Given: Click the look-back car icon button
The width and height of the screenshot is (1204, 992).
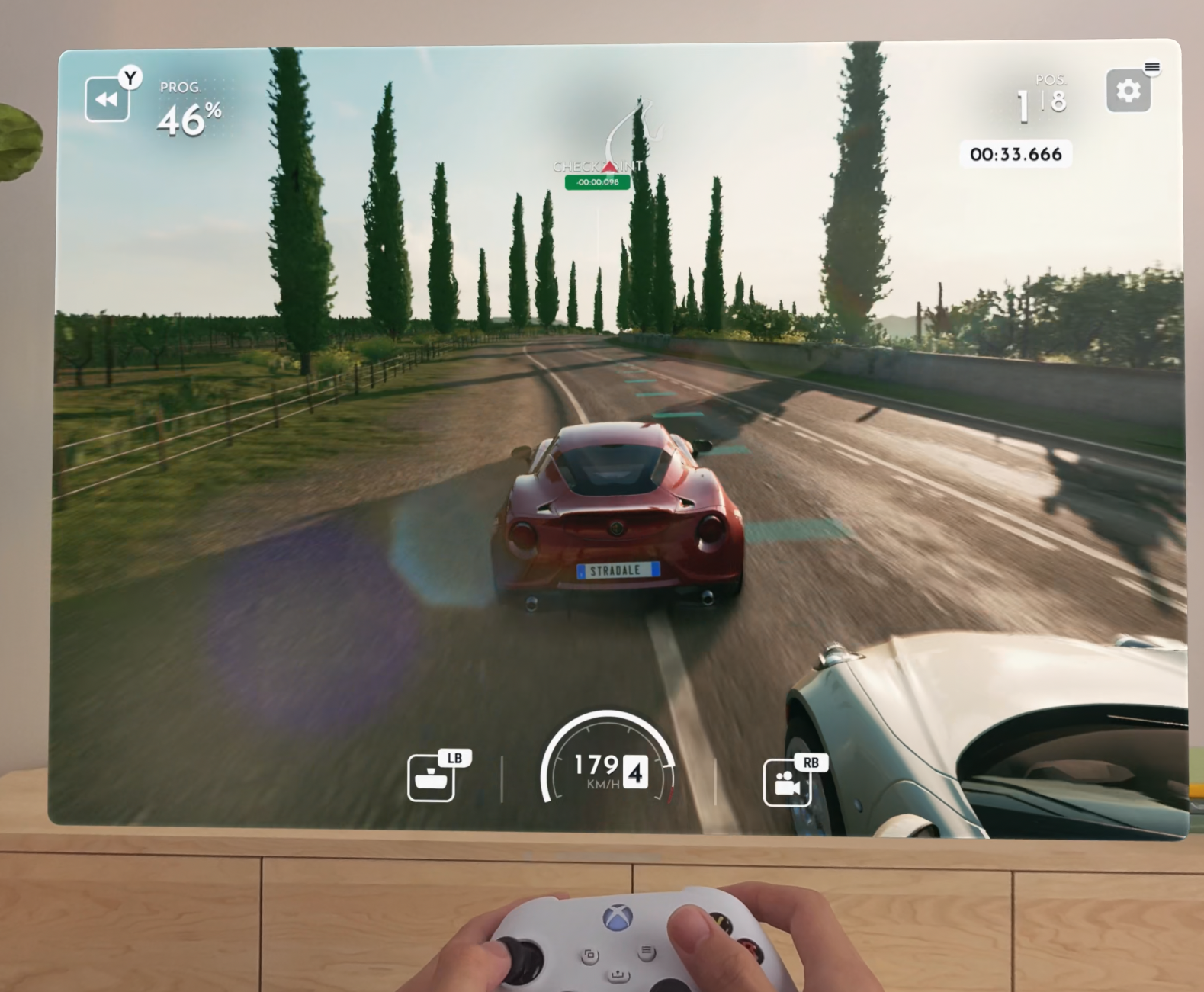Looking at the screenshot, I should [x=432, y=779].
